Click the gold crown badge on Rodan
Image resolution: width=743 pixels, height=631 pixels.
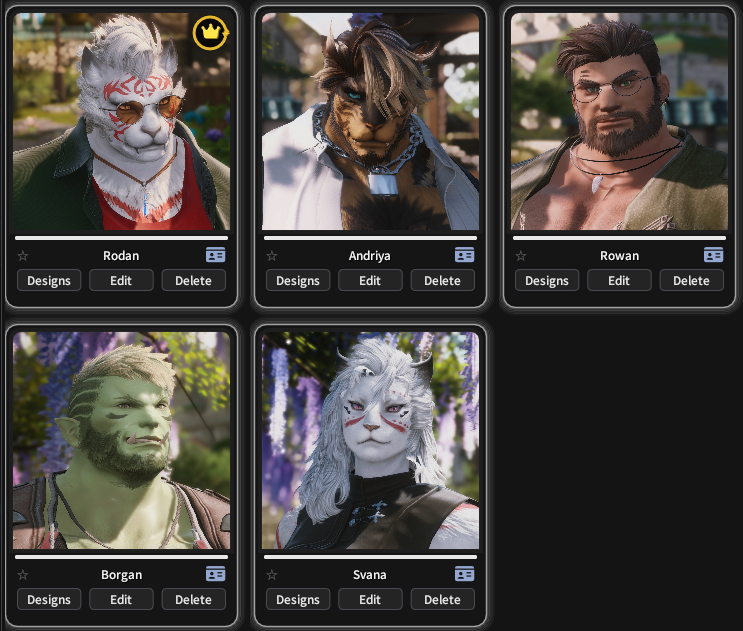[x=210, y=33]
